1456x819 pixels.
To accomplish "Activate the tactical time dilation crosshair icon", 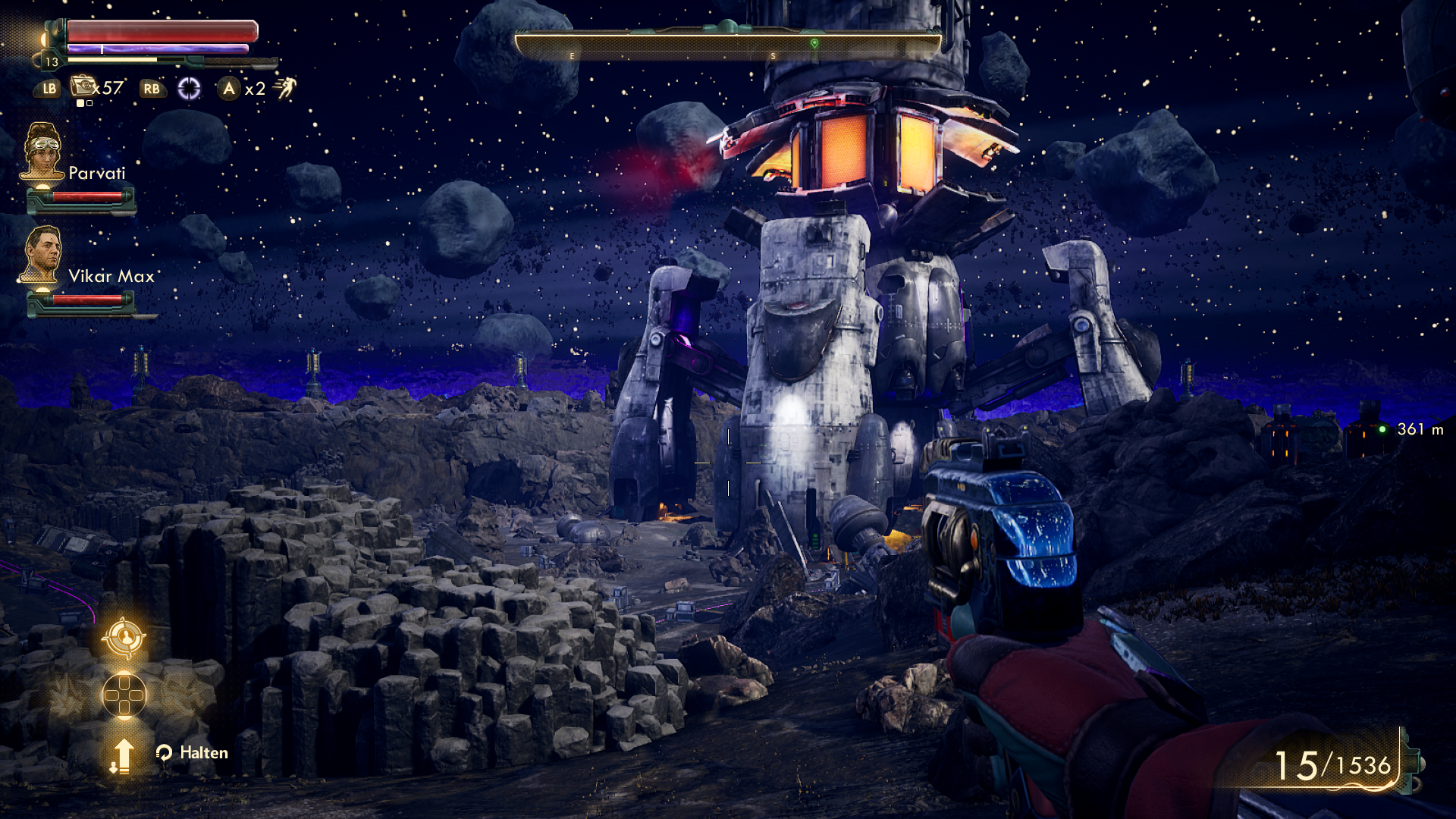I will coord(189,89).
